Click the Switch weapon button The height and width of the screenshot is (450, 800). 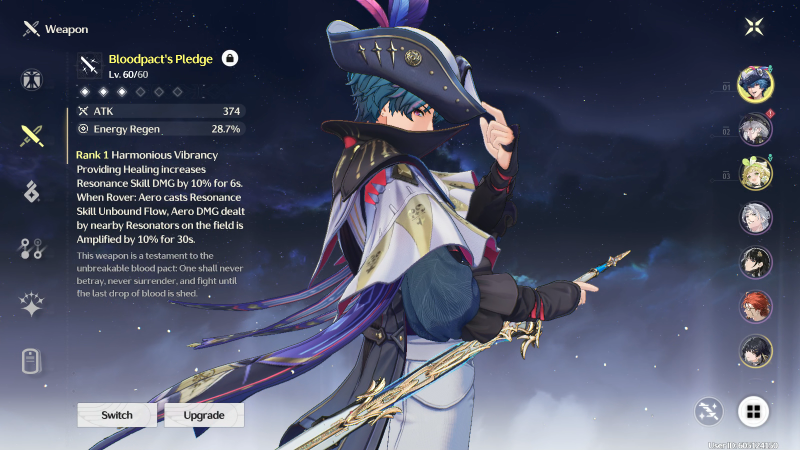click(117, 415)
